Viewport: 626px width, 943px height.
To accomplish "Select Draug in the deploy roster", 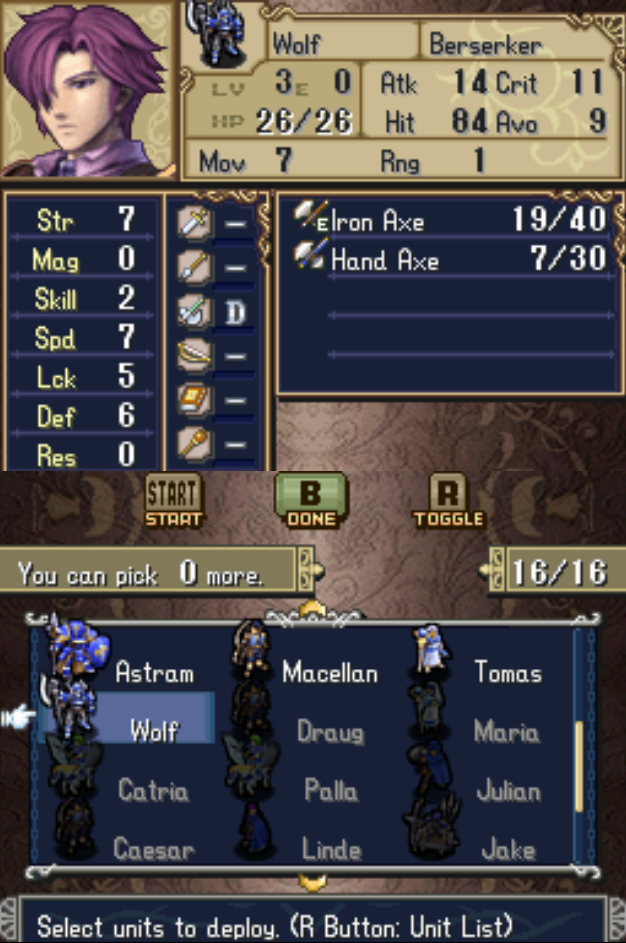I will tap(329, 731).
